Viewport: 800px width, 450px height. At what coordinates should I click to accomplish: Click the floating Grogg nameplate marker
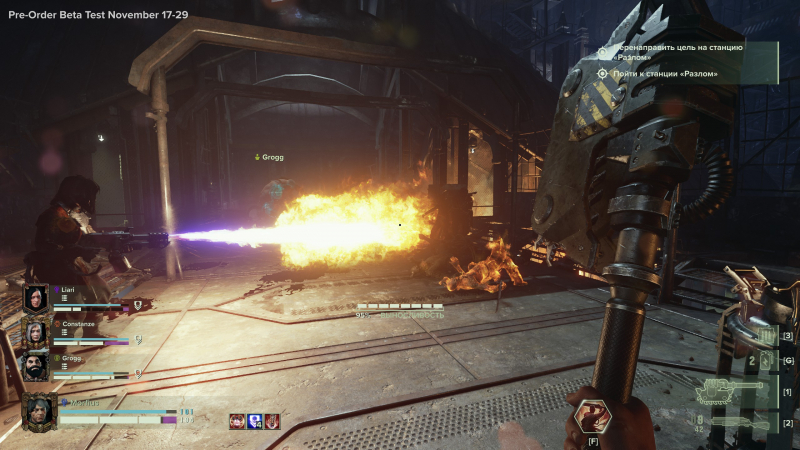click(268, 157)
